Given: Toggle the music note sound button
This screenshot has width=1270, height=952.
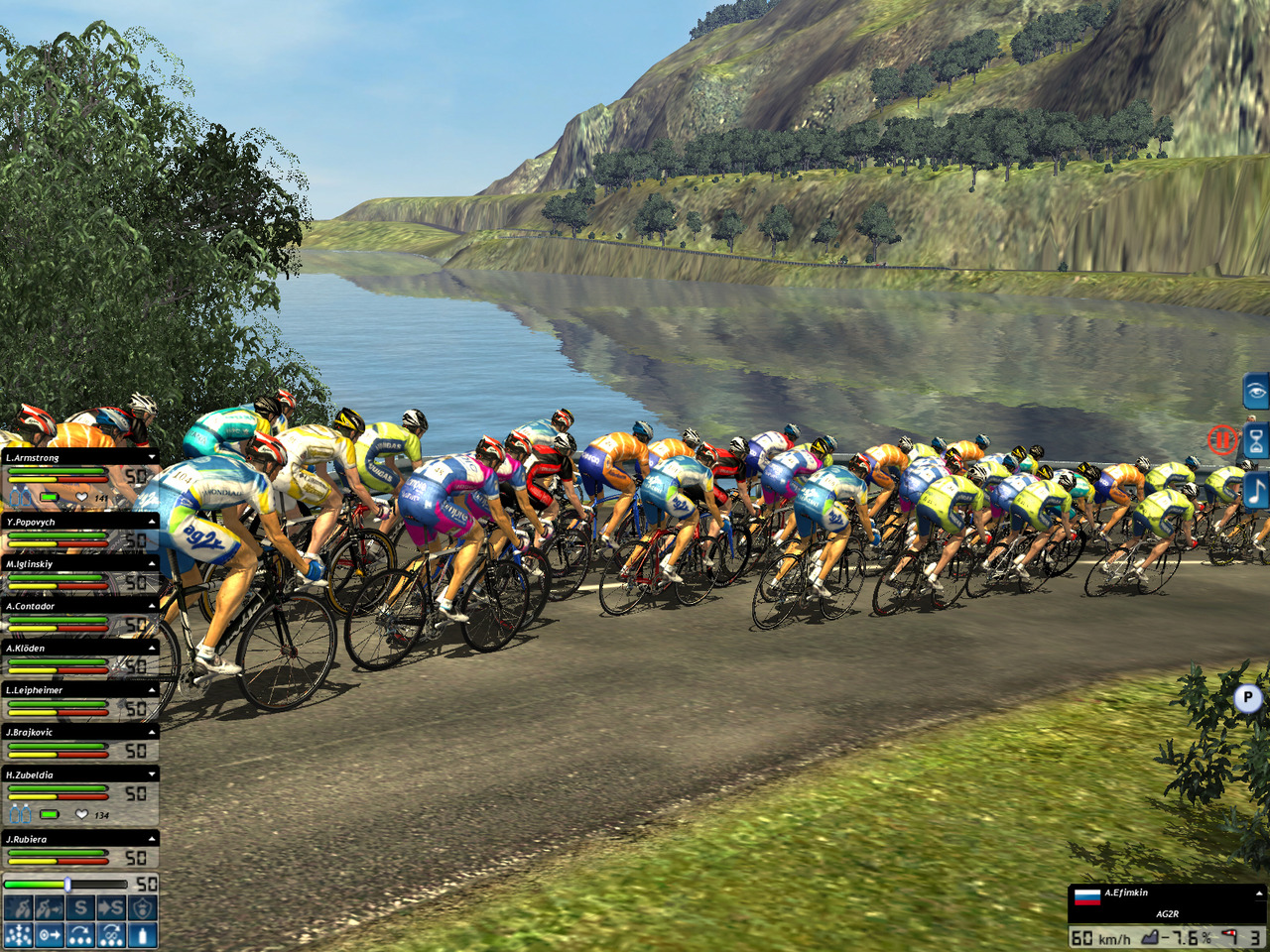Looking at the screenshot, I should (x=1256, y=490).
